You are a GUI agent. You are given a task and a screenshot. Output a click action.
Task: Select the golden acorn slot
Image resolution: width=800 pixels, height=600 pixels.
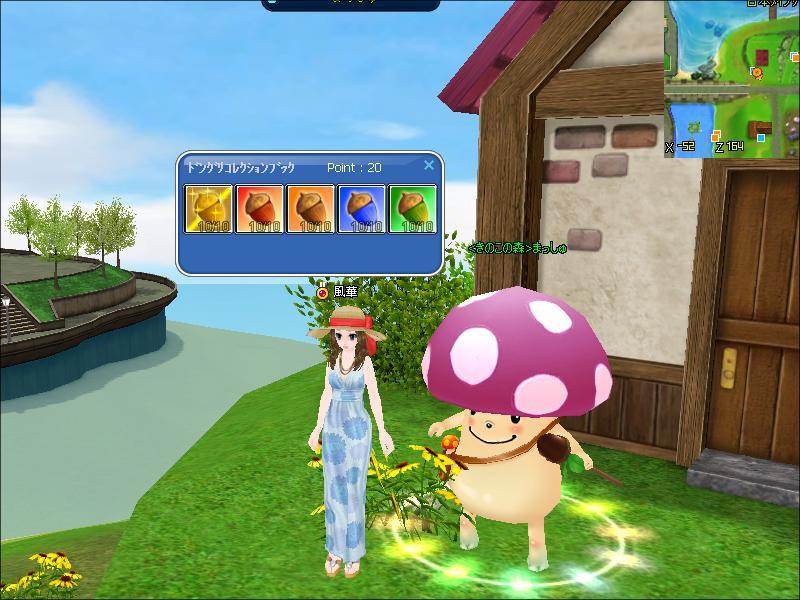tap(209, 208)
